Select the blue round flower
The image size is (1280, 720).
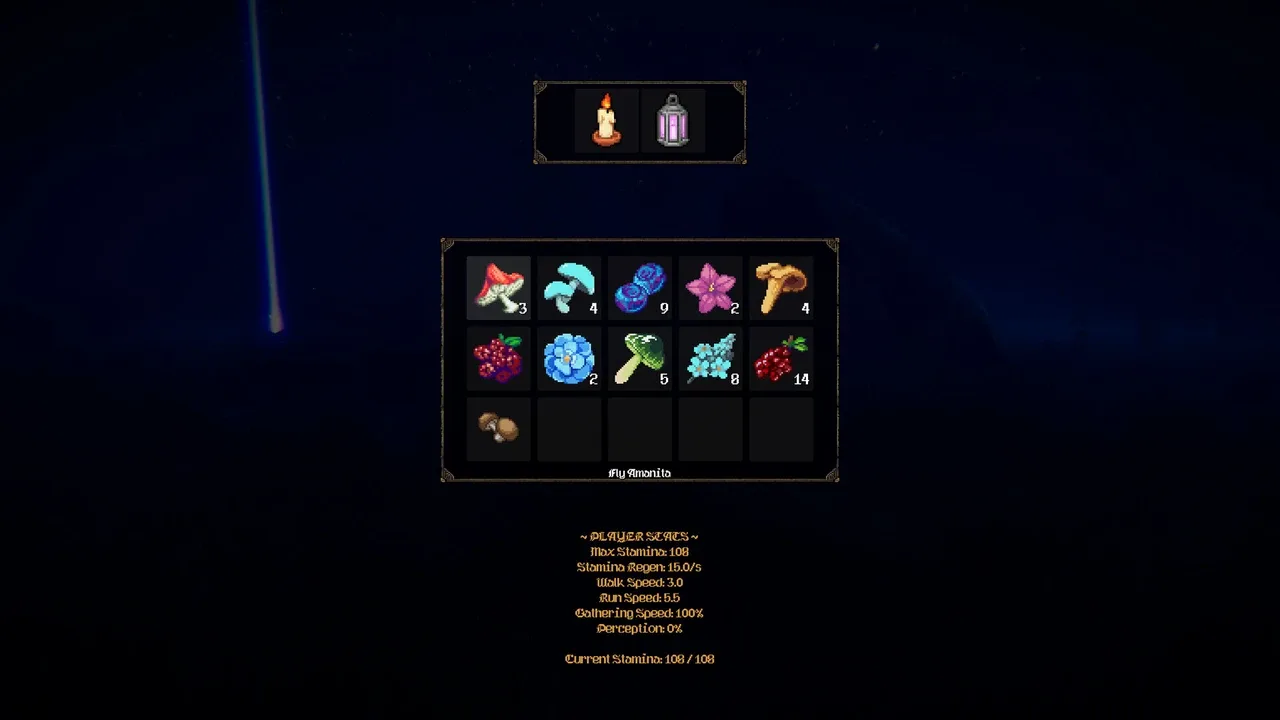[x=569, y=359]
